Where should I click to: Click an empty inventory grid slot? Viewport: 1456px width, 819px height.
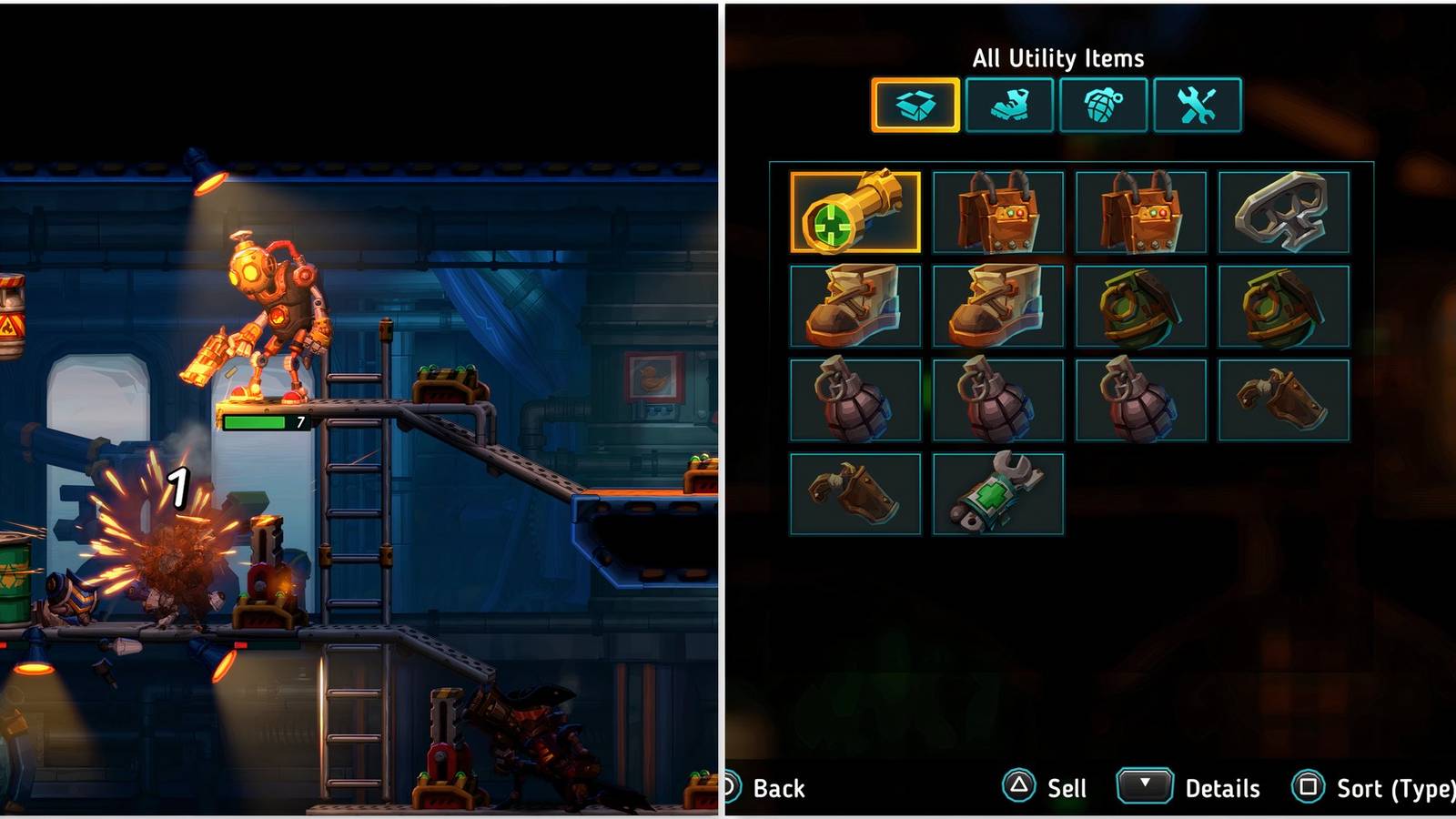pyautogui.click(x=1142, y=494)
